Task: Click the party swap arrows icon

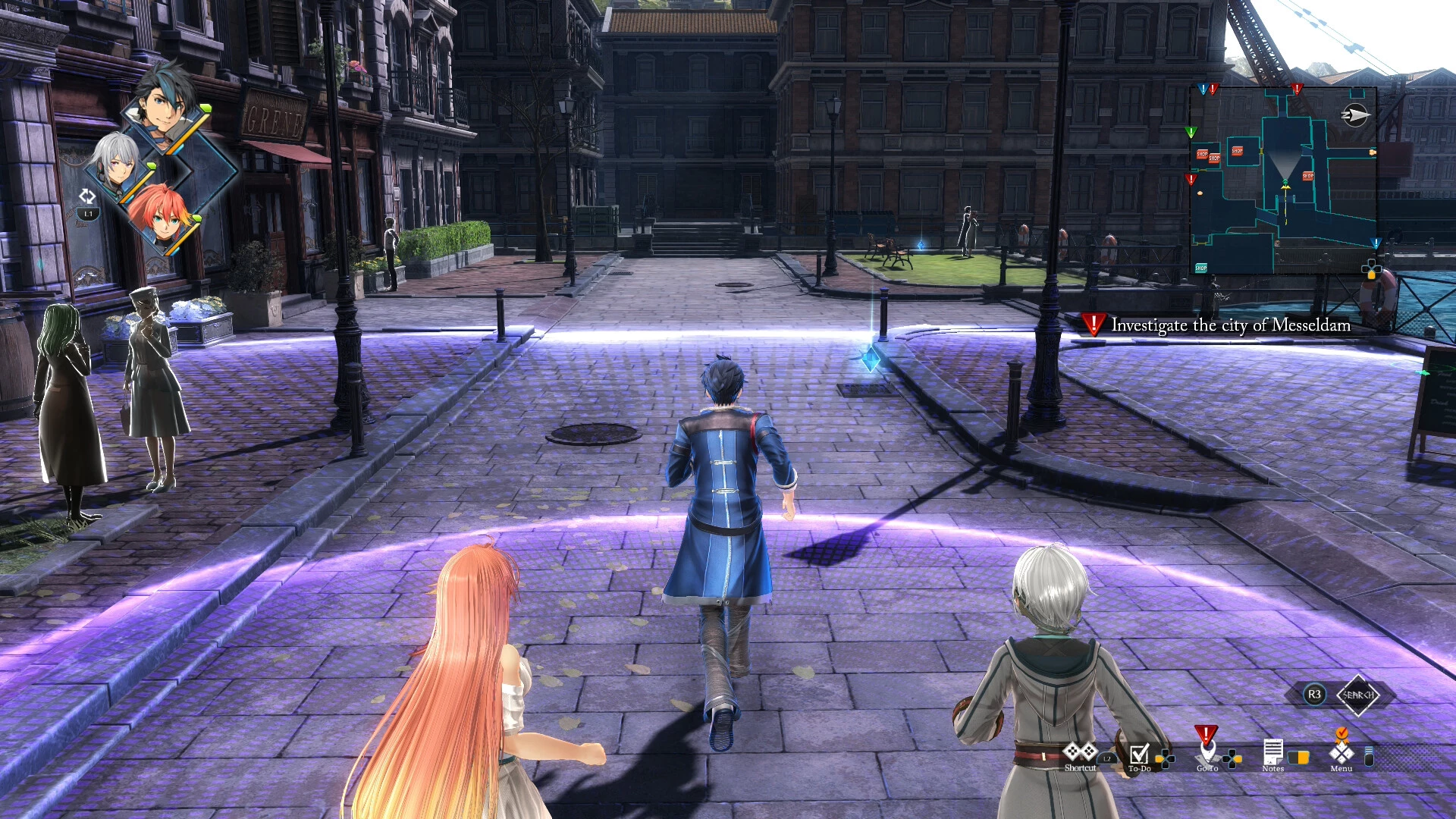Action: pyautogui.click(x=87, y=196)
